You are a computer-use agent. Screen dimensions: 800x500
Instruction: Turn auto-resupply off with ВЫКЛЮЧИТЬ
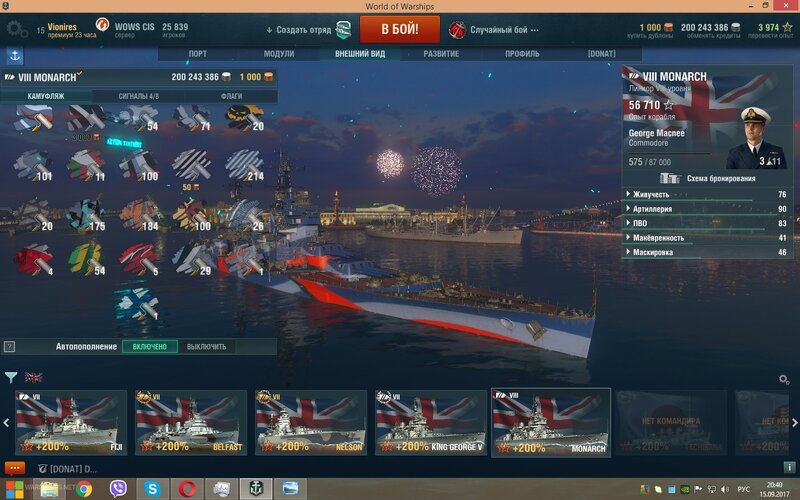206,347
